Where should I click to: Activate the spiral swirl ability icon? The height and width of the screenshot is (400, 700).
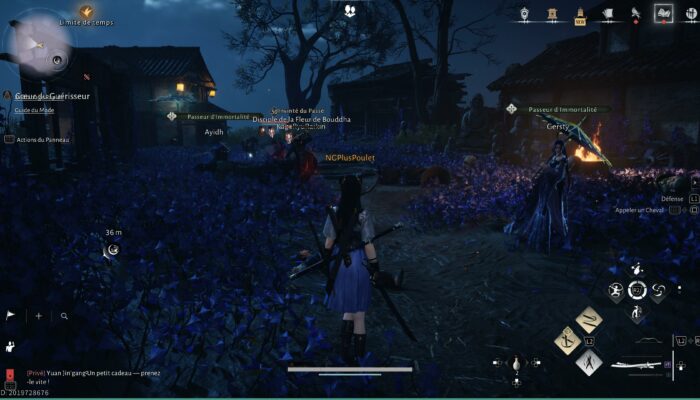click(x=658, y=291)
